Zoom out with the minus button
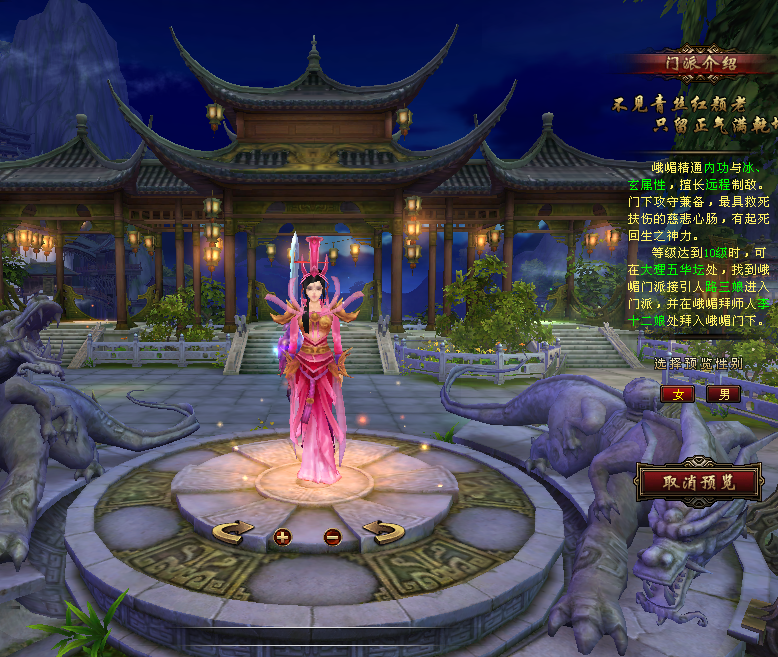This screenshot has width=778, height=657. (332, 537)
